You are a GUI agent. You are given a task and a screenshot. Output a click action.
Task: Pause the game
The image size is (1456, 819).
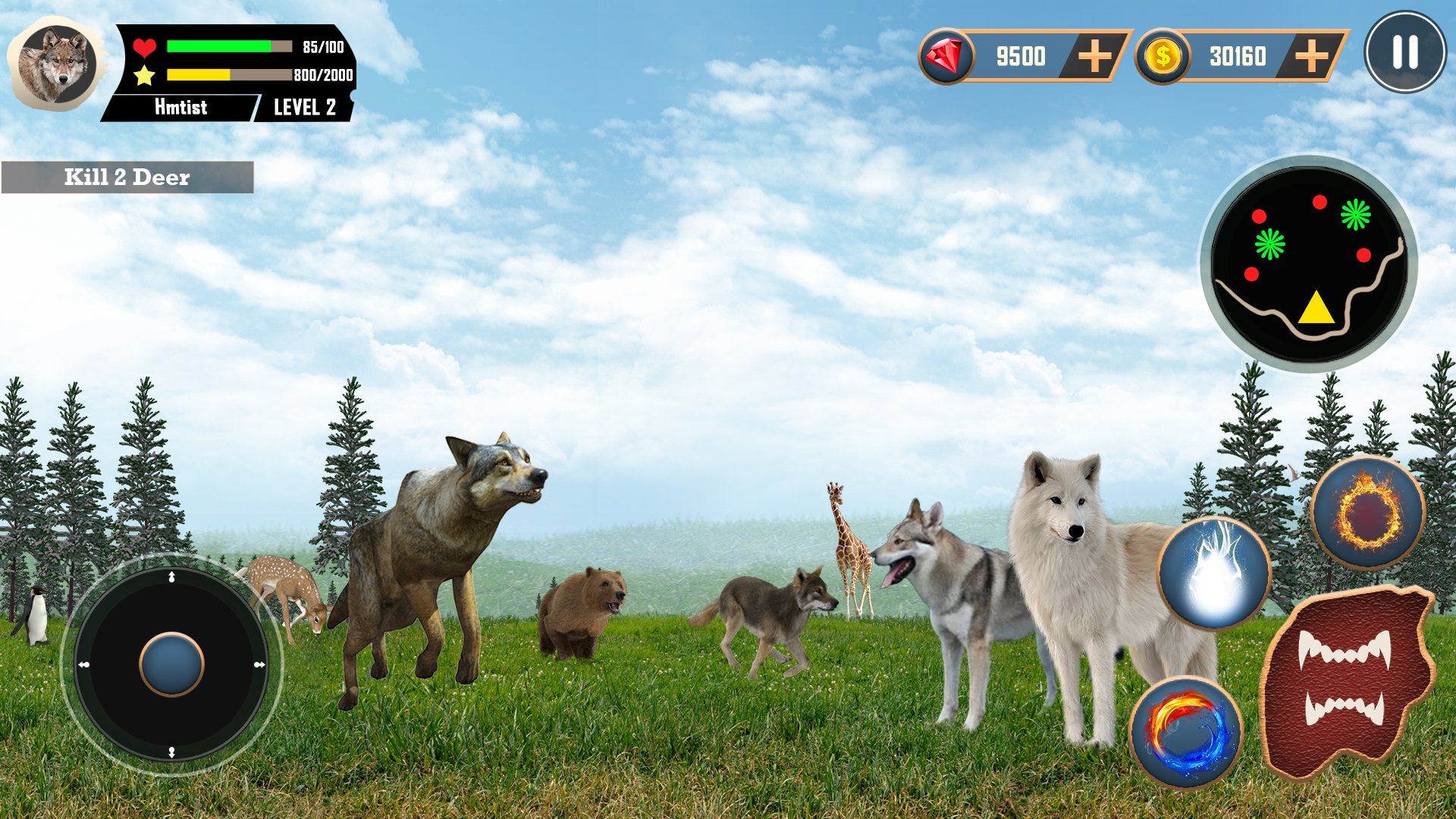[1406, 55]
